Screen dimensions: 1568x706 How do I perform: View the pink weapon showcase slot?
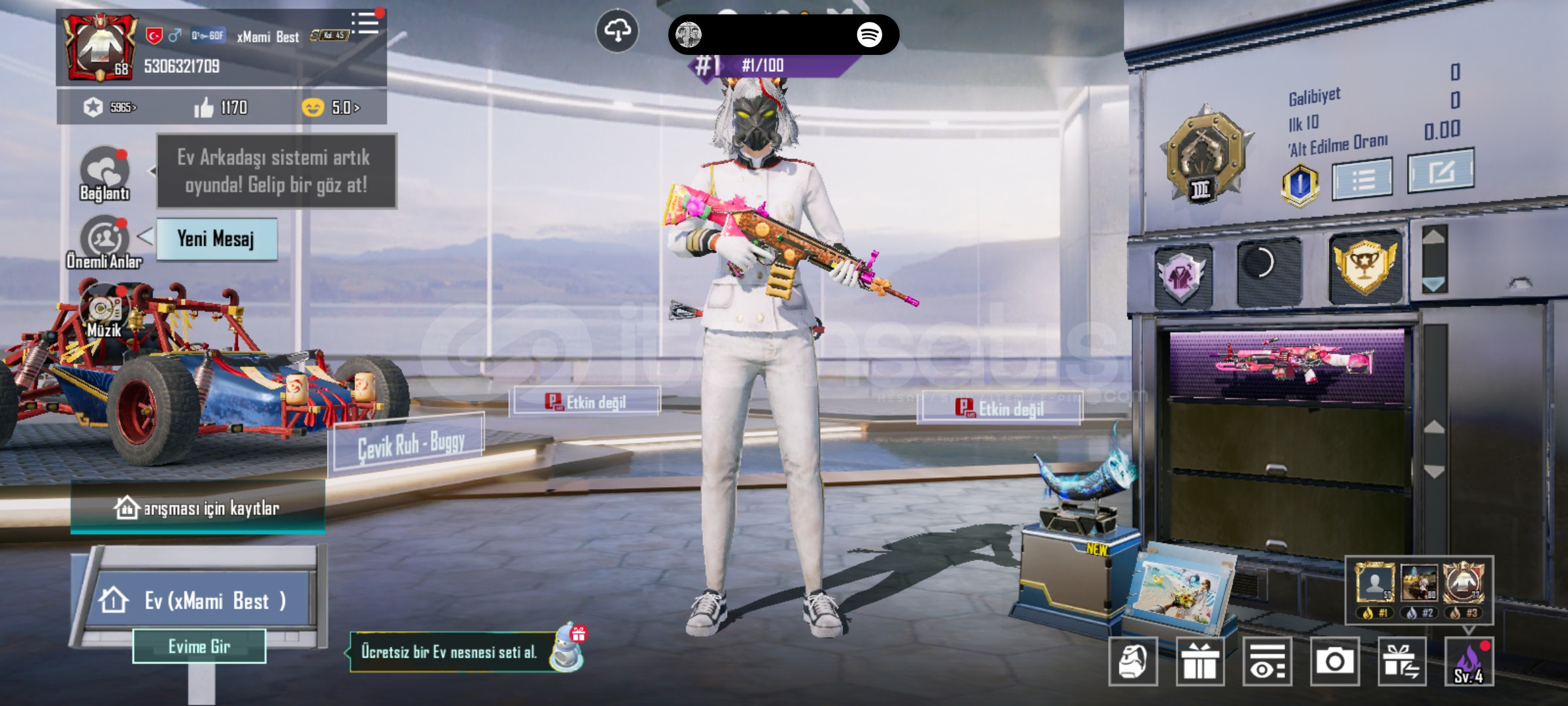click(x=1286, y=363)
